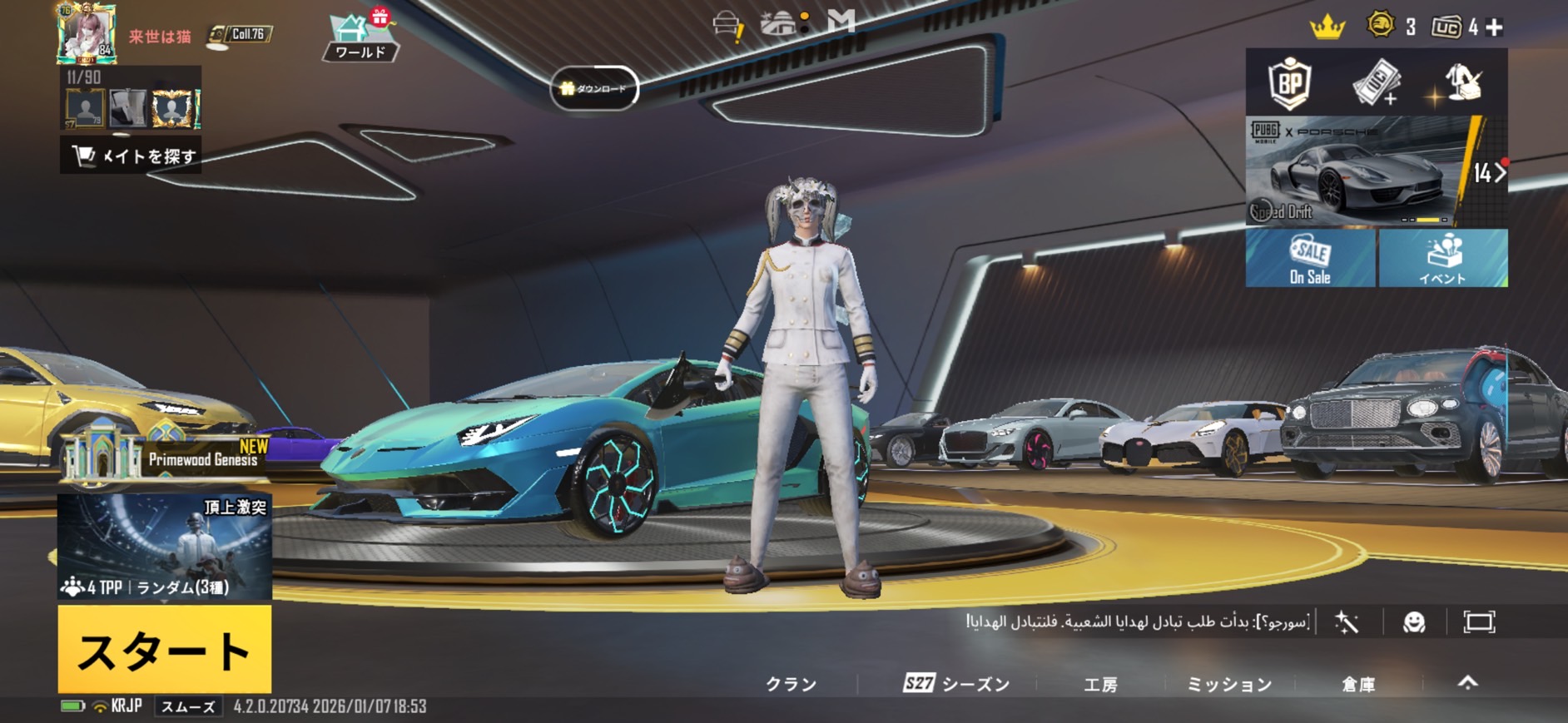The image size is (1568, 723).
Task: Expand the bottom menu with the up arrow
Action: 1468,683
